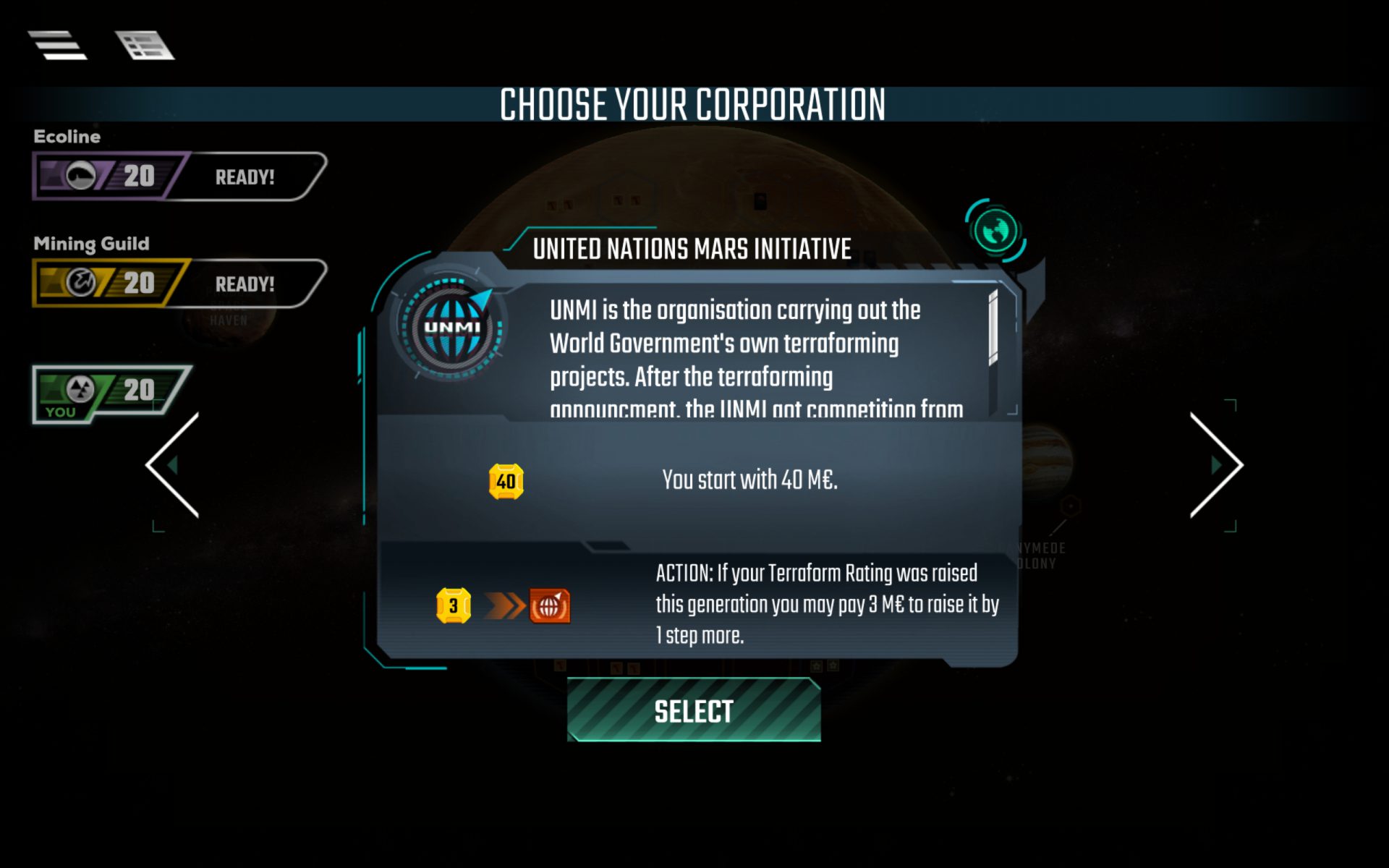This screenshot has width=1389, height=868.
Task: Click the Ecoline player panel
Action: pyautogui.click(x=179, y=176)
